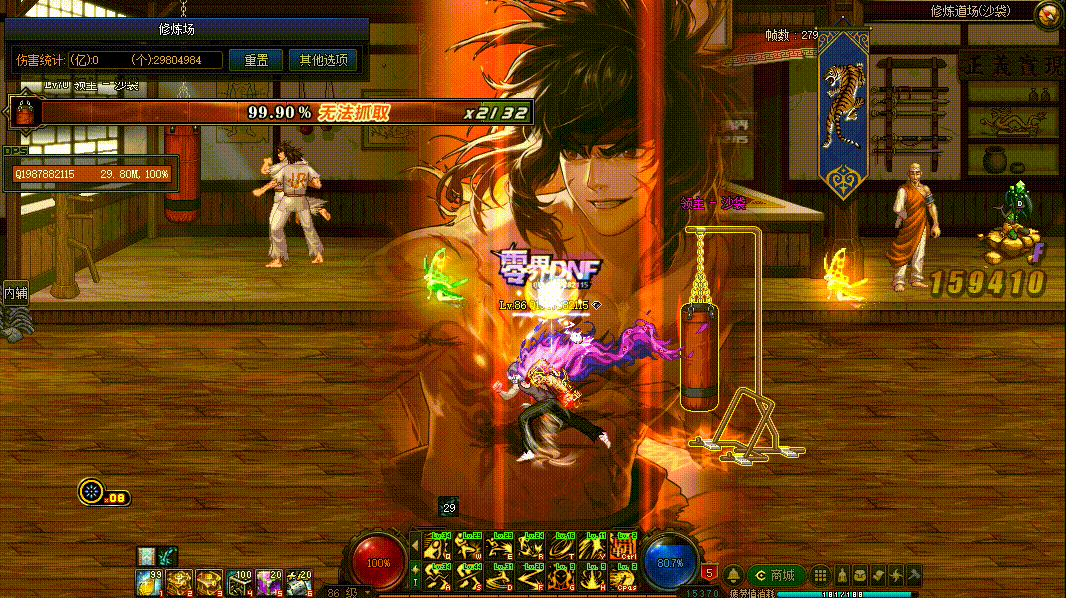Use the stack of 100 in slot 4
1066x598 pixels.
pyautogui.click(x=239, y=581)
